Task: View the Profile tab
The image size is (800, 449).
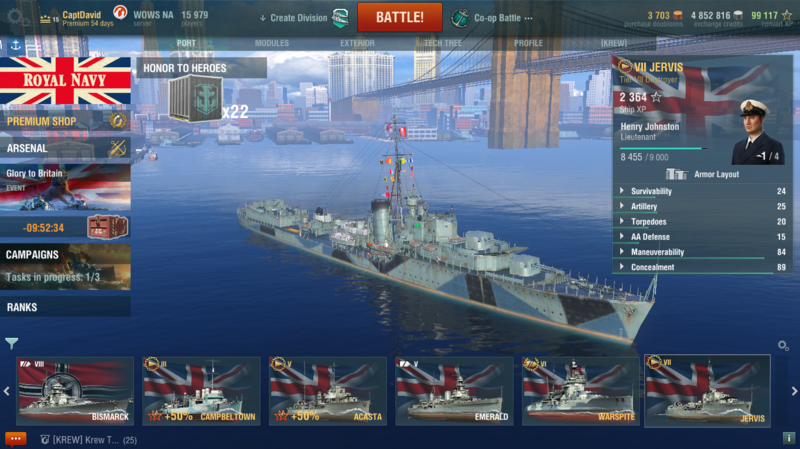Action: [x=528, y=44]
